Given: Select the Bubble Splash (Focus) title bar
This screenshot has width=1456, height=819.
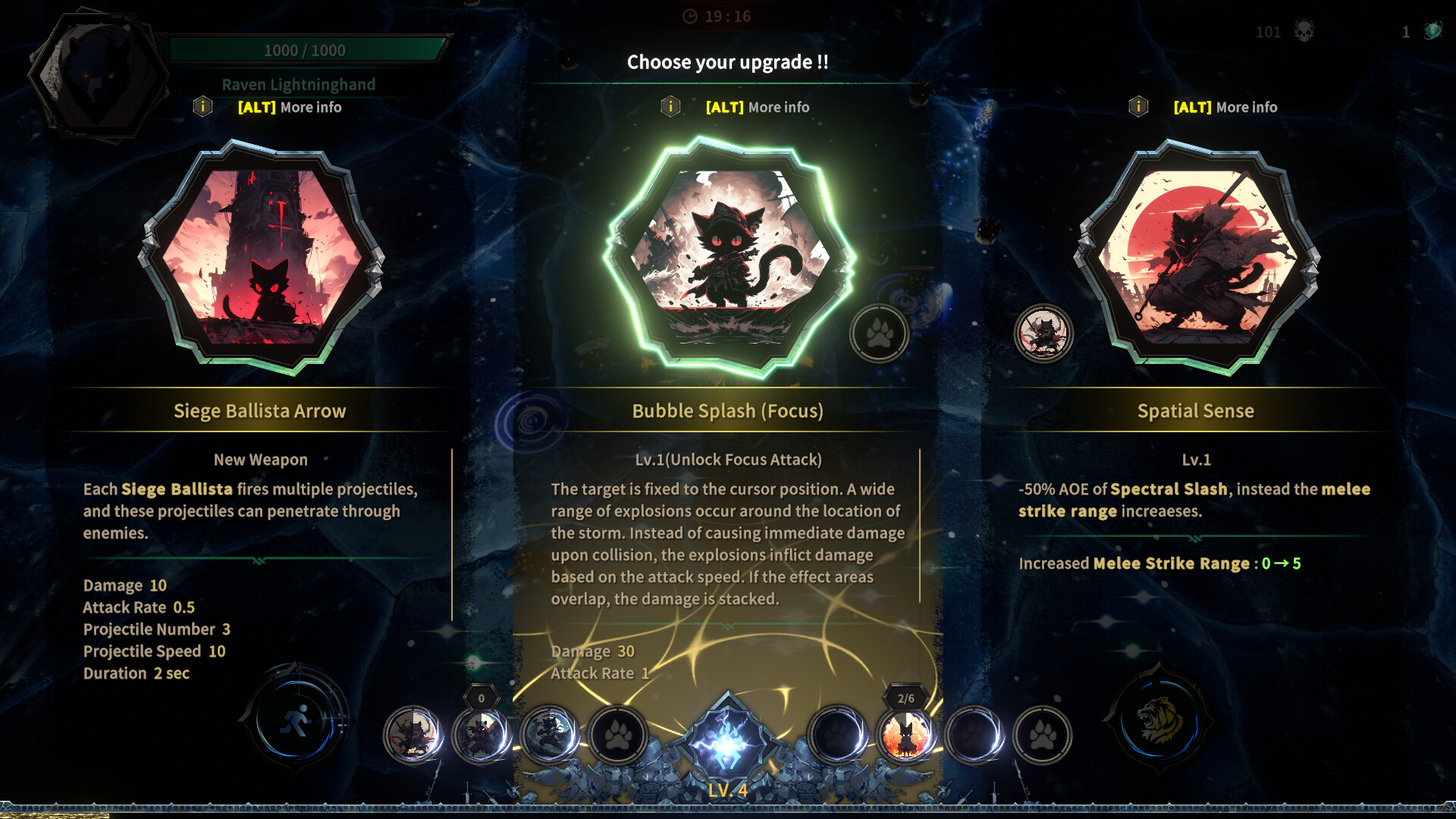Looking at the screenshot, I should click(x=726, y=410).
